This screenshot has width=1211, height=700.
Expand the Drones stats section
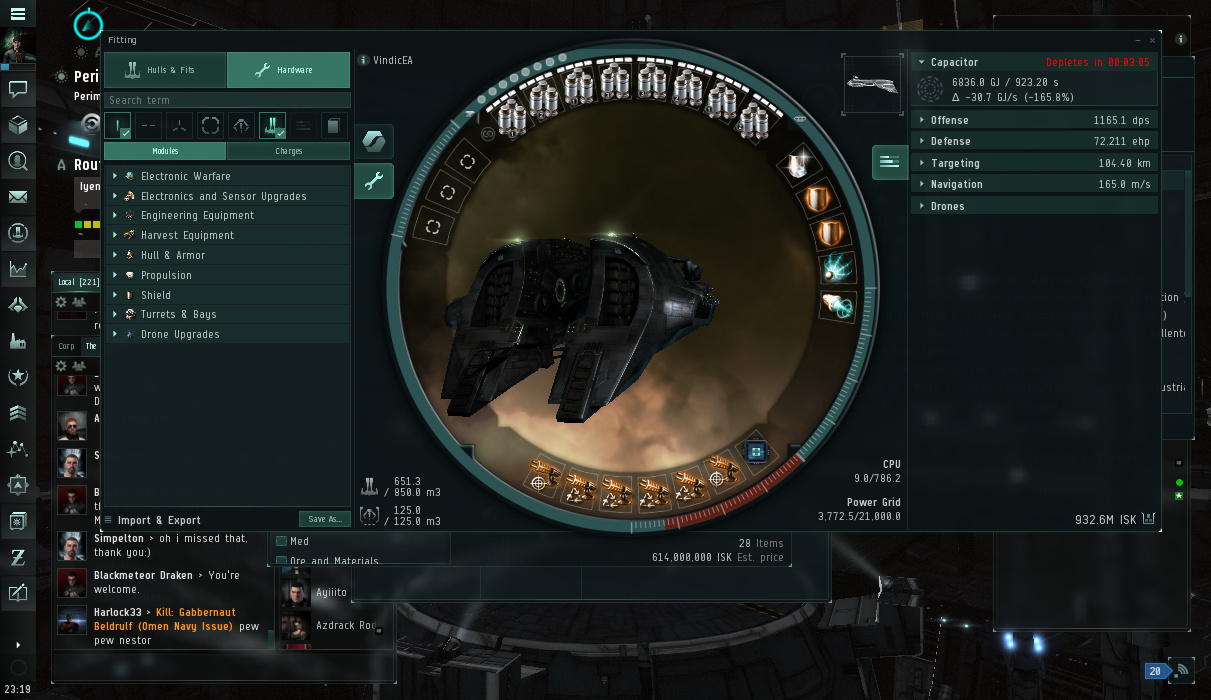pyautogui.click(x=947, y=206)
